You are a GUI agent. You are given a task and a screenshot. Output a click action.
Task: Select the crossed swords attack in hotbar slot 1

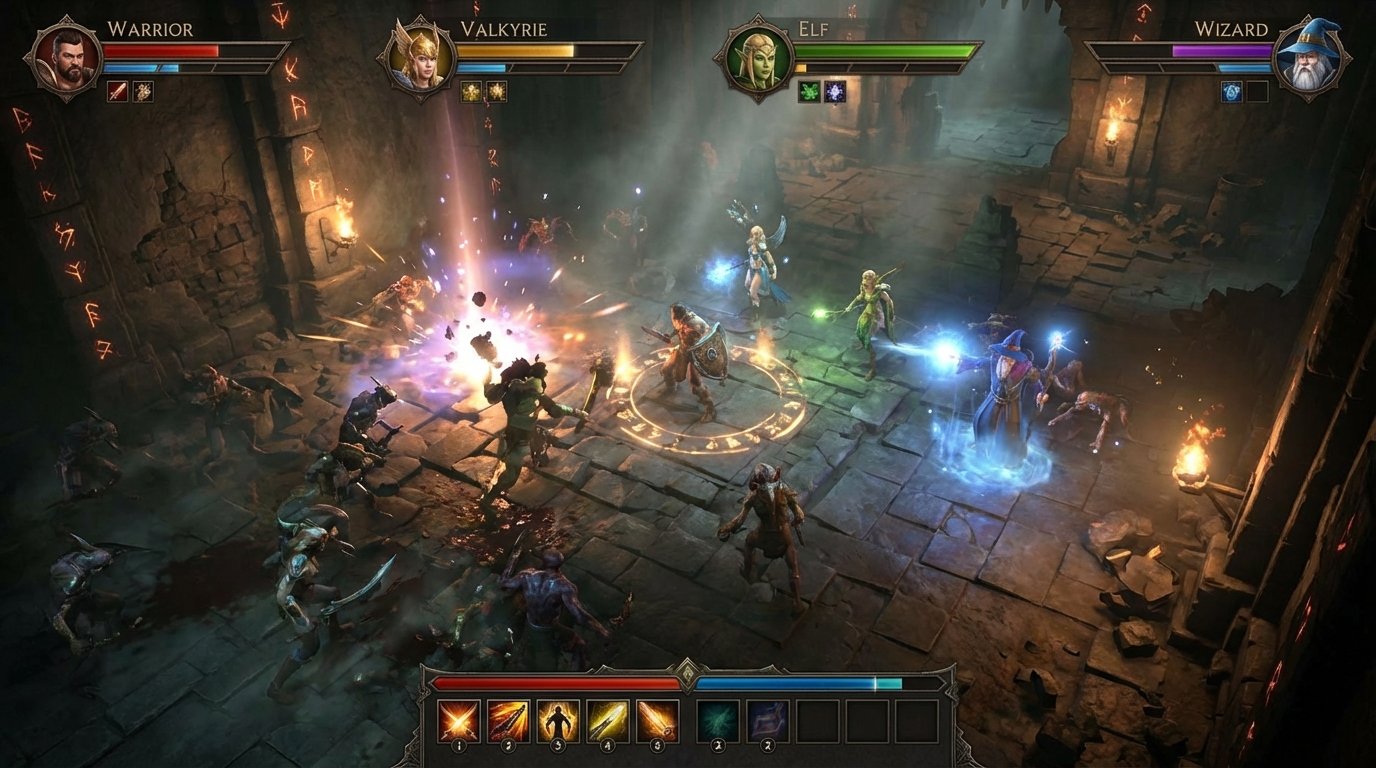(x=458, y=720)
